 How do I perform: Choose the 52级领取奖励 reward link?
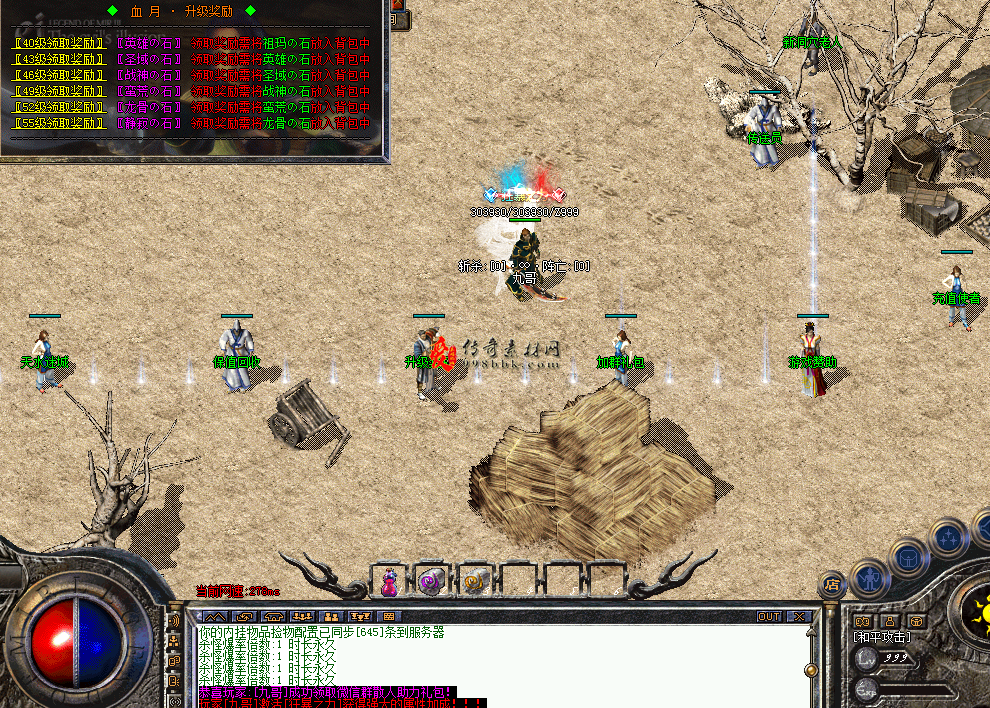[x=59, y=107]
